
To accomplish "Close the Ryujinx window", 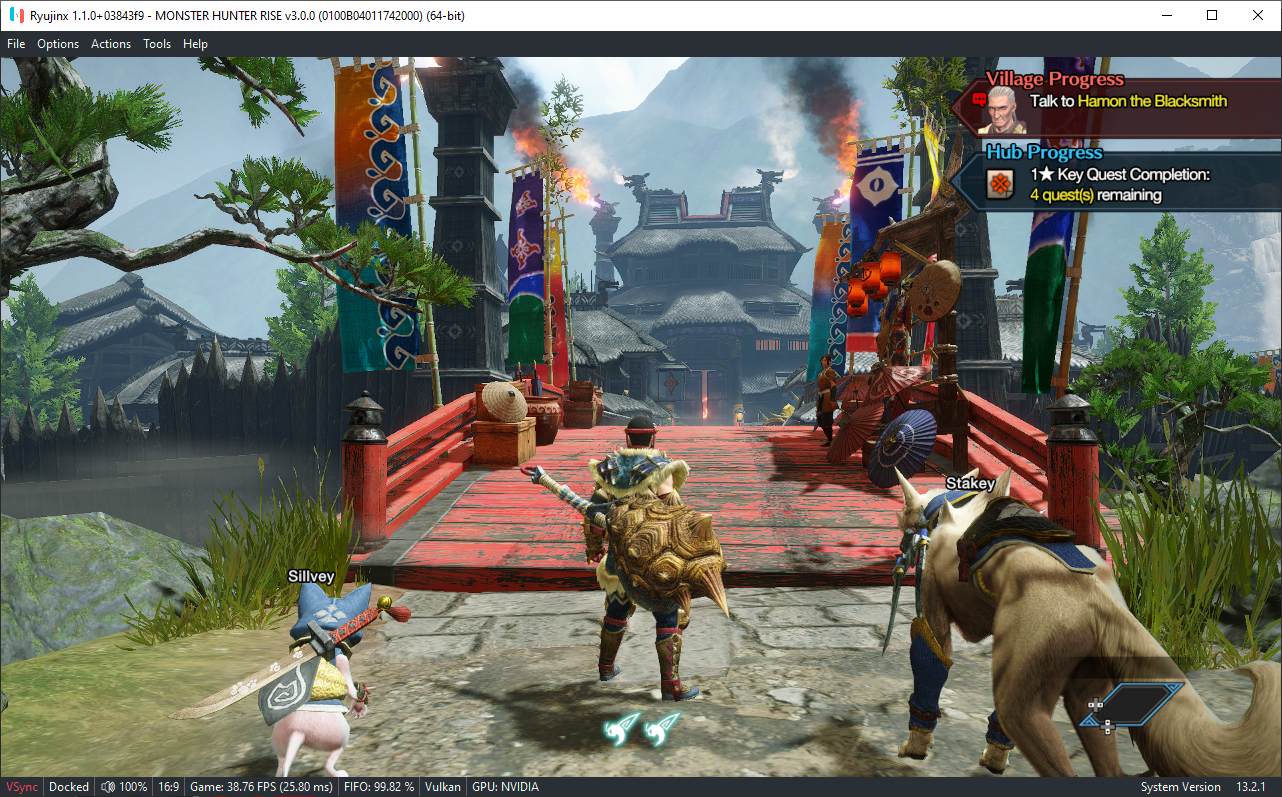I will pyautogui.click(x=1258, y=15).
